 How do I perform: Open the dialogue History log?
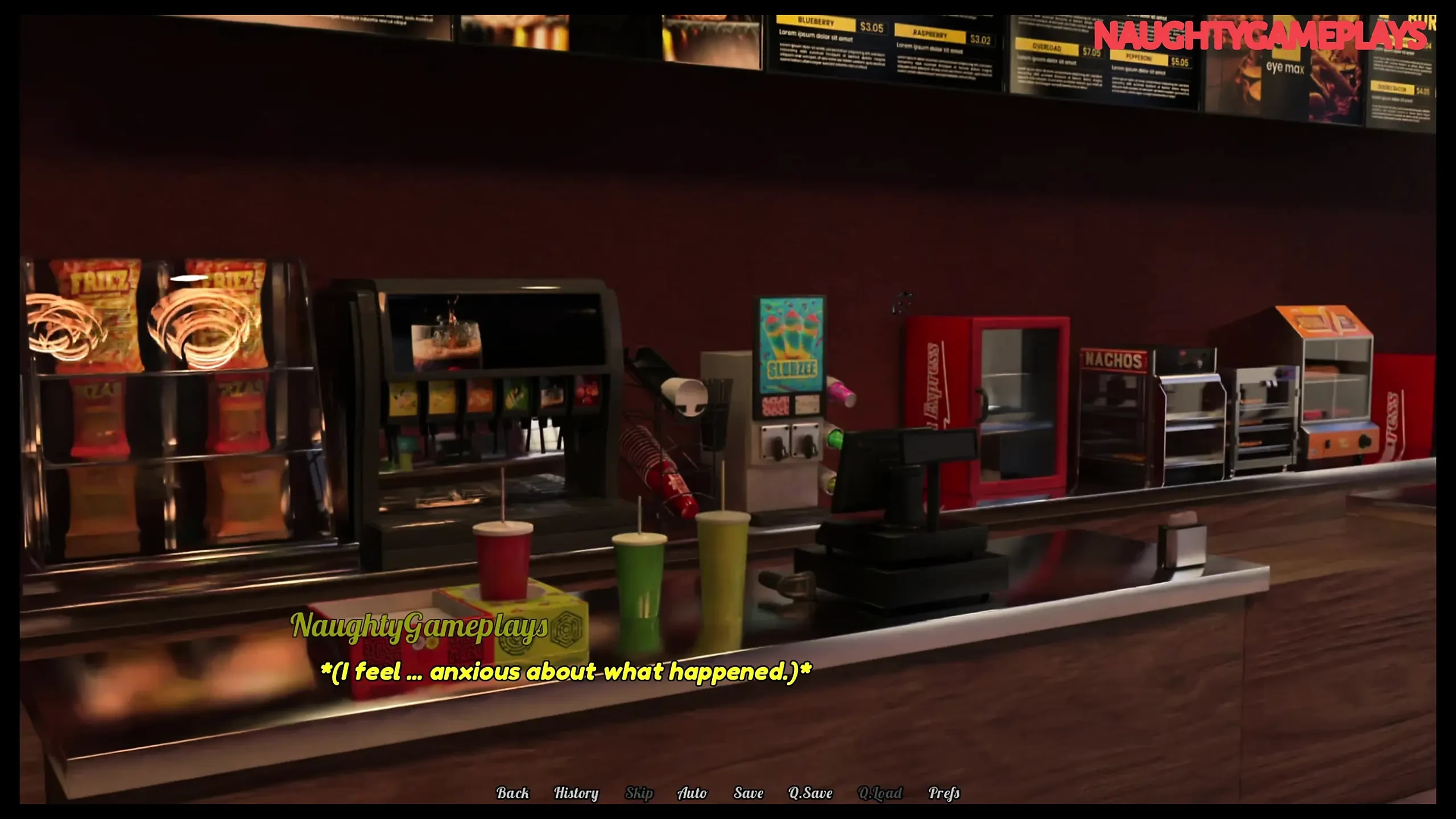coord(576,793)
